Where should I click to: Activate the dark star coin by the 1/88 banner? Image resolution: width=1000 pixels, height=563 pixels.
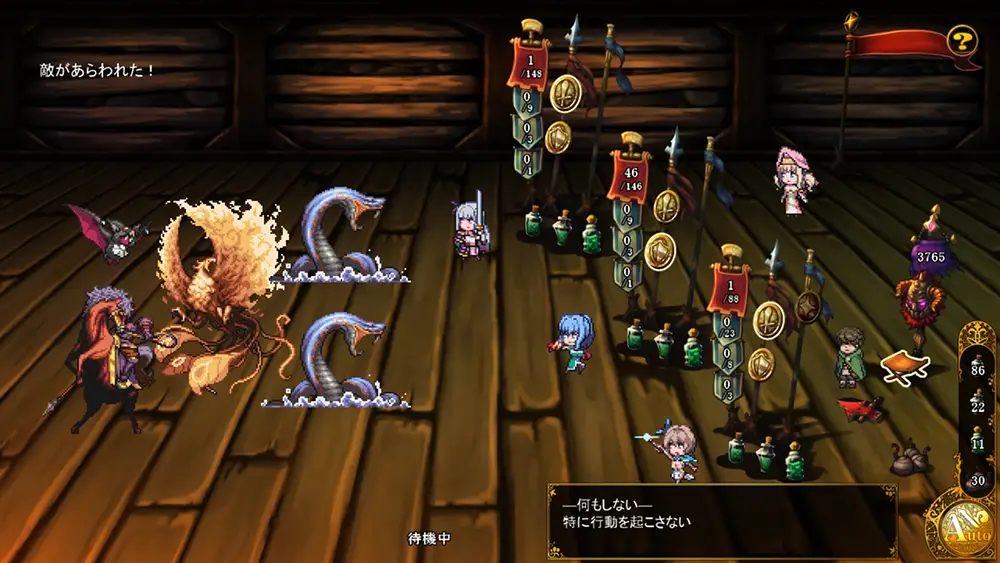click(x=807, y=307)
